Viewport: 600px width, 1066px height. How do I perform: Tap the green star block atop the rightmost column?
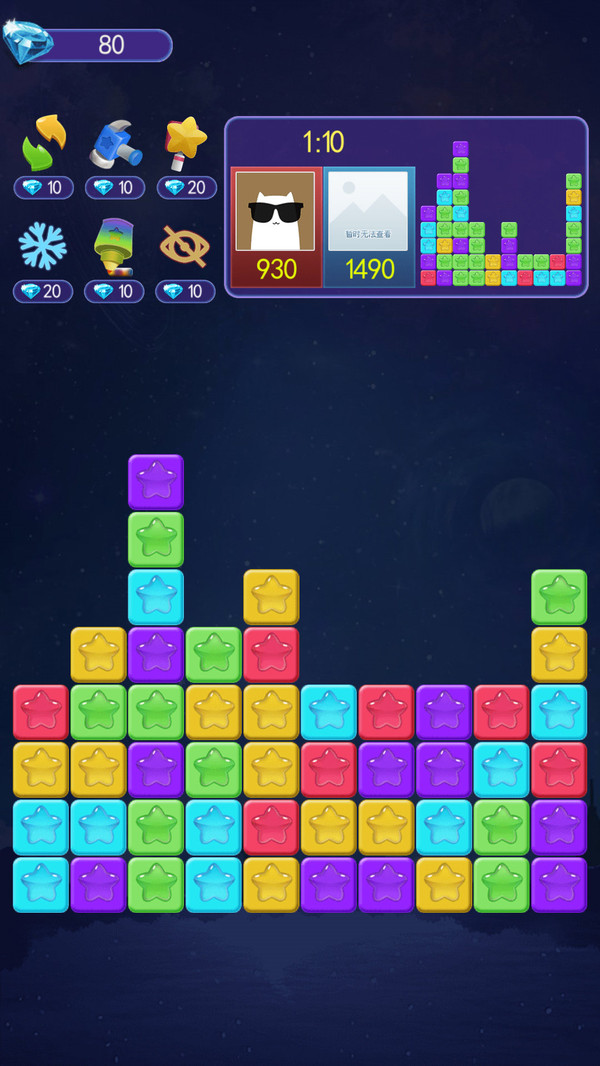click(558, 597)
